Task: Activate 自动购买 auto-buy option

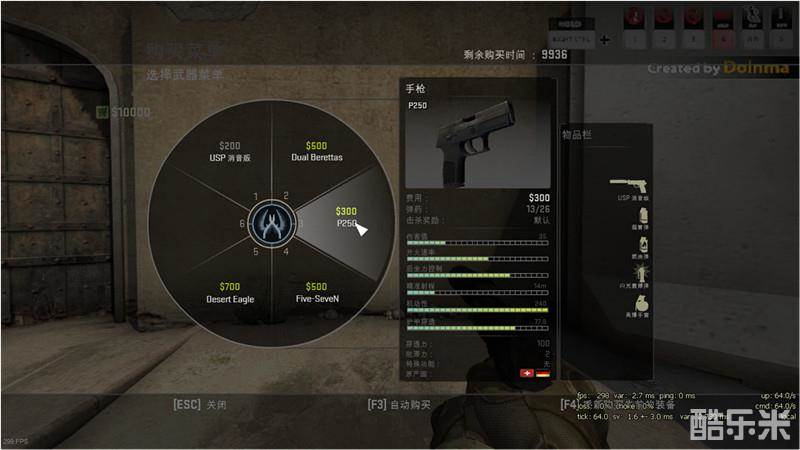Action: tap(399, 405)
